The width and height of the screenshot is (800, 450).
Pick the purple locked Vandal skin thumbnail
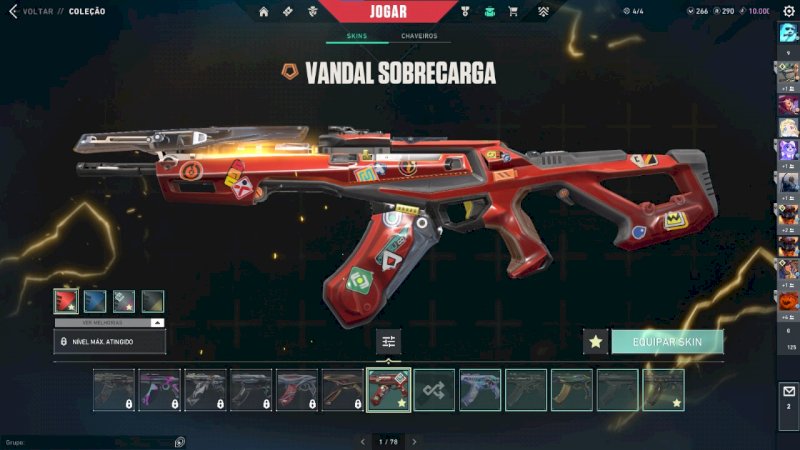point(160,390)
